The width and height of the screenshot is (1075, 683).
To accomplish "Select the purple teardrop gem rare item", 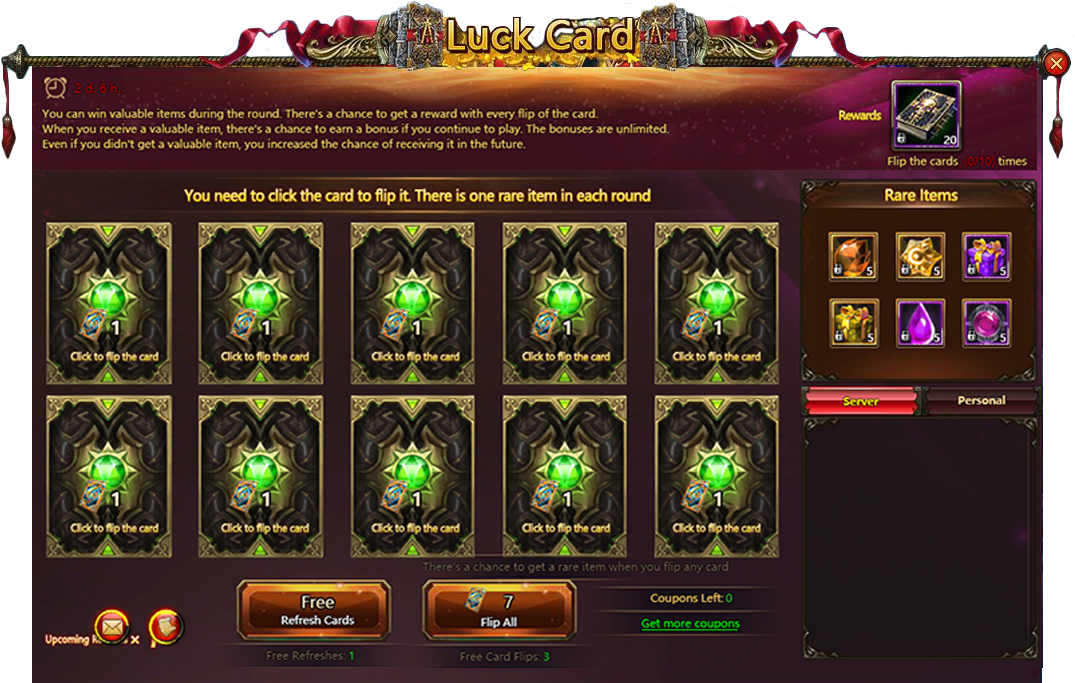I will (x=920, y=323).
